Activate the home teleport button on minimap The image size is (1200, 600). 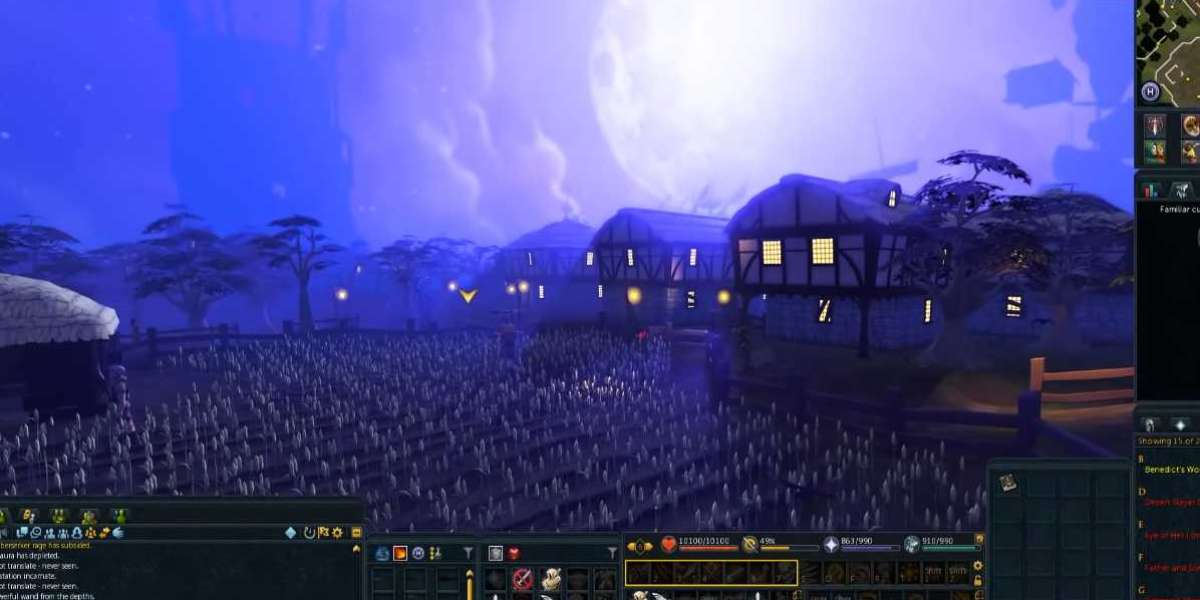[x=1150, y=92]
